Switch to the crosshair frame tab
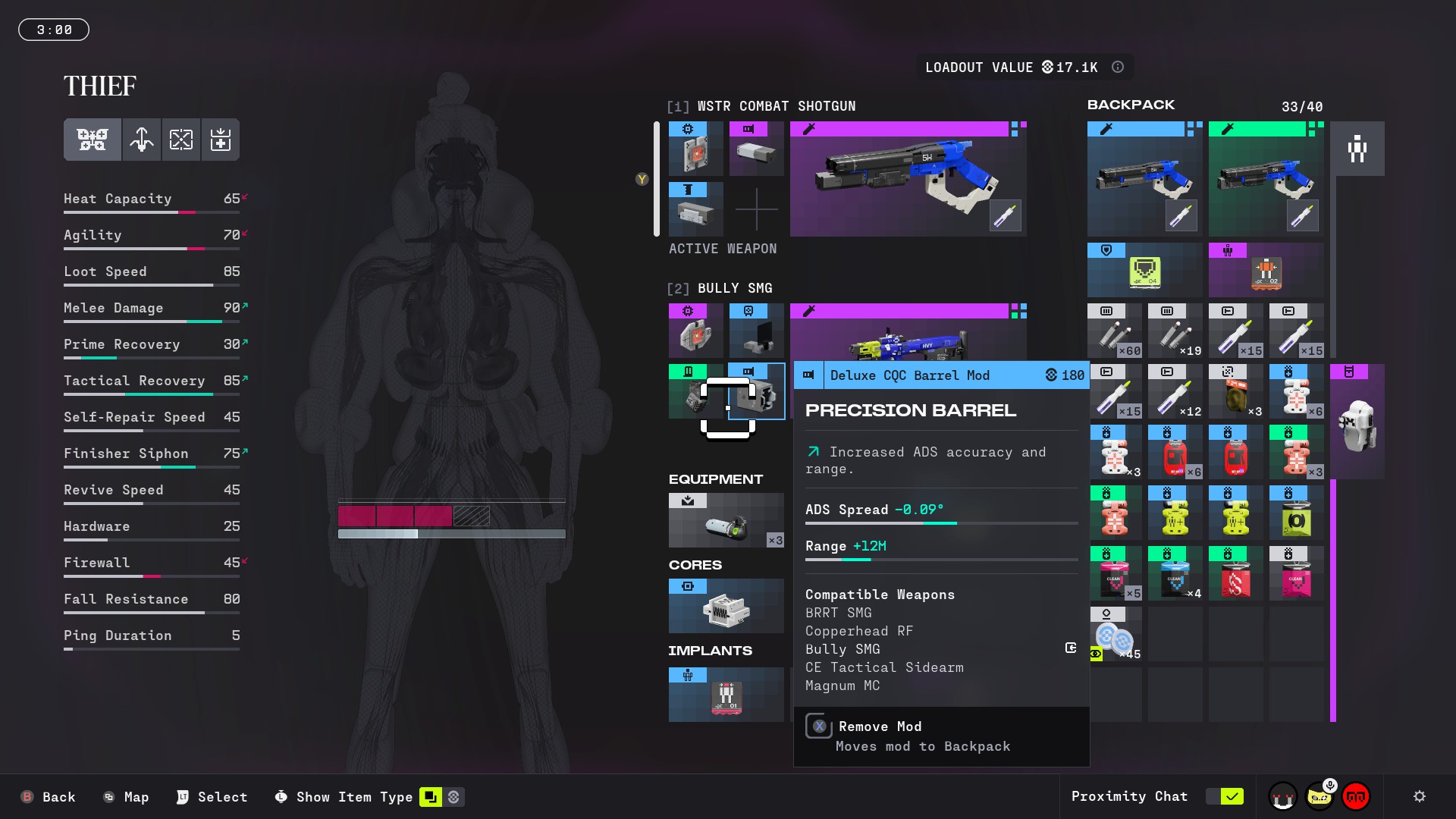The height and width of the screenshot is (819, 1456). 181,140
